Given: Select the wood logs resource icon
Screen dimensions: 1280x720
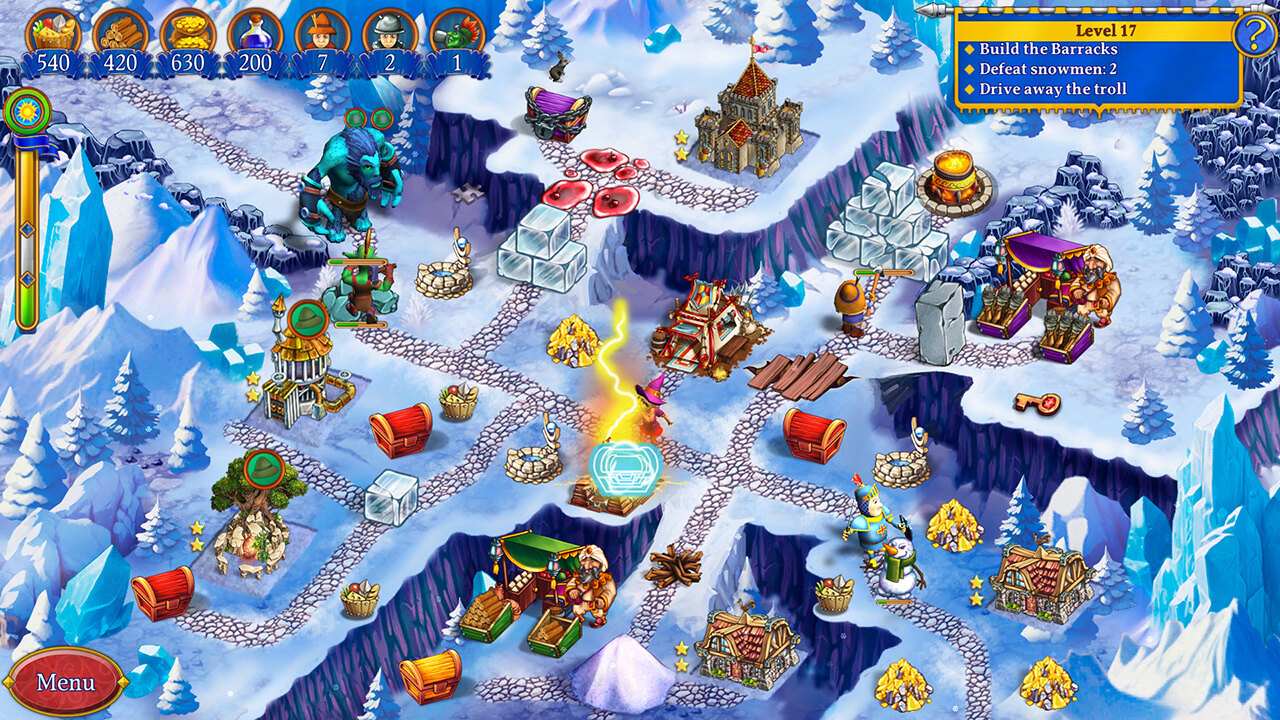Looking at the screenshot, I should click(x=121, y=32).
